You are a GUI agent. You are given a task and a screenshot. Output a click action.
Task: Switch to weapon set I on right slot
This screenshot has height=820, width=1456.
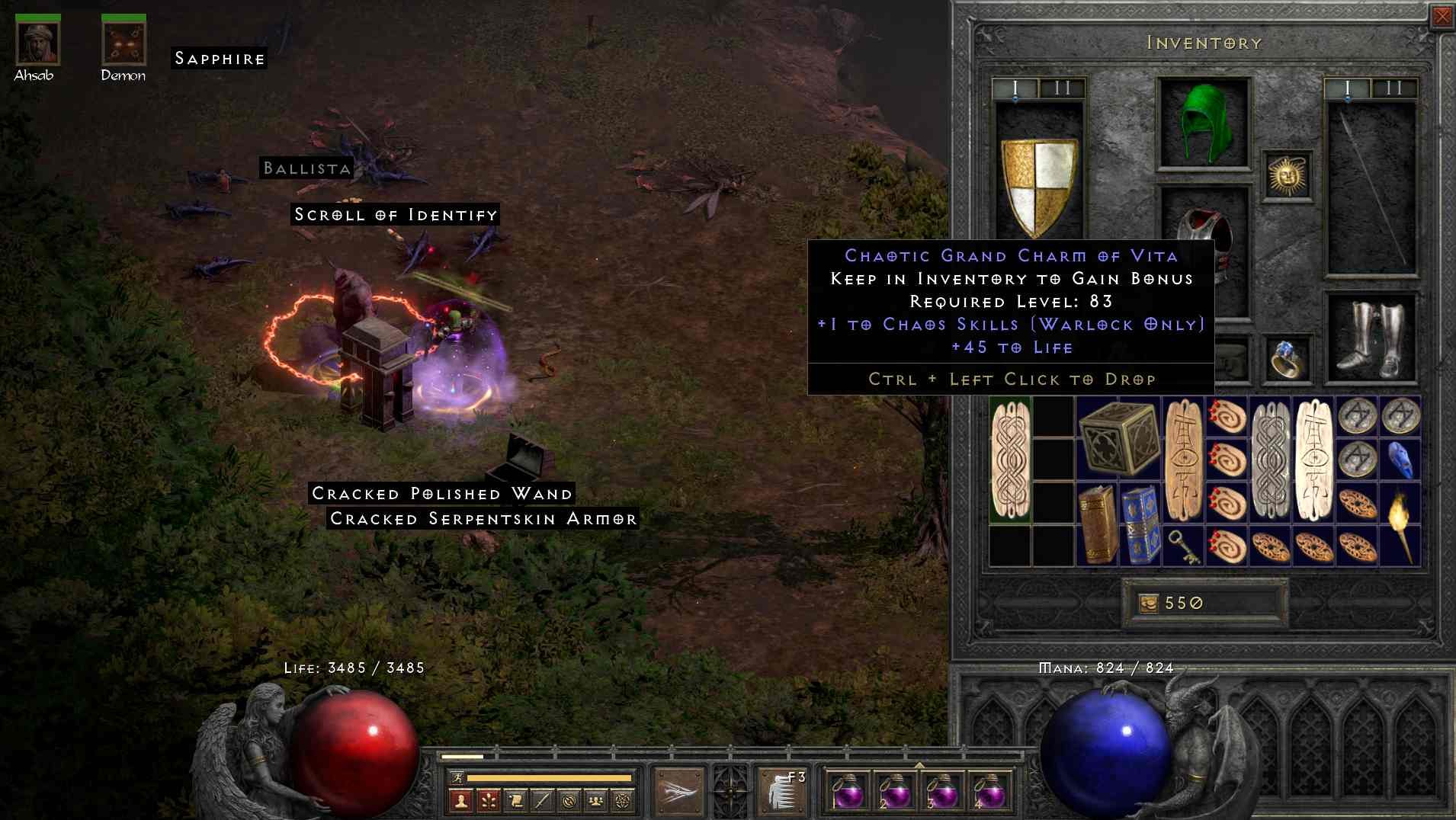(x=1348, y=88)
